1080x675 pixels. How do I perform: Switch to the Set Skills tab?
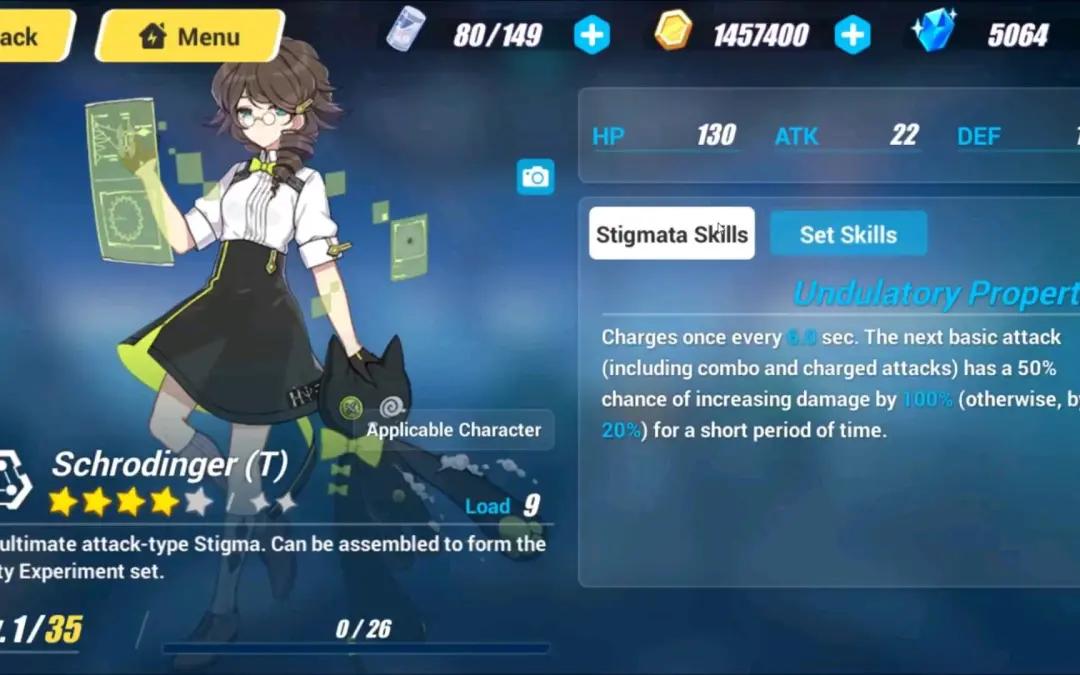point(848,234)
